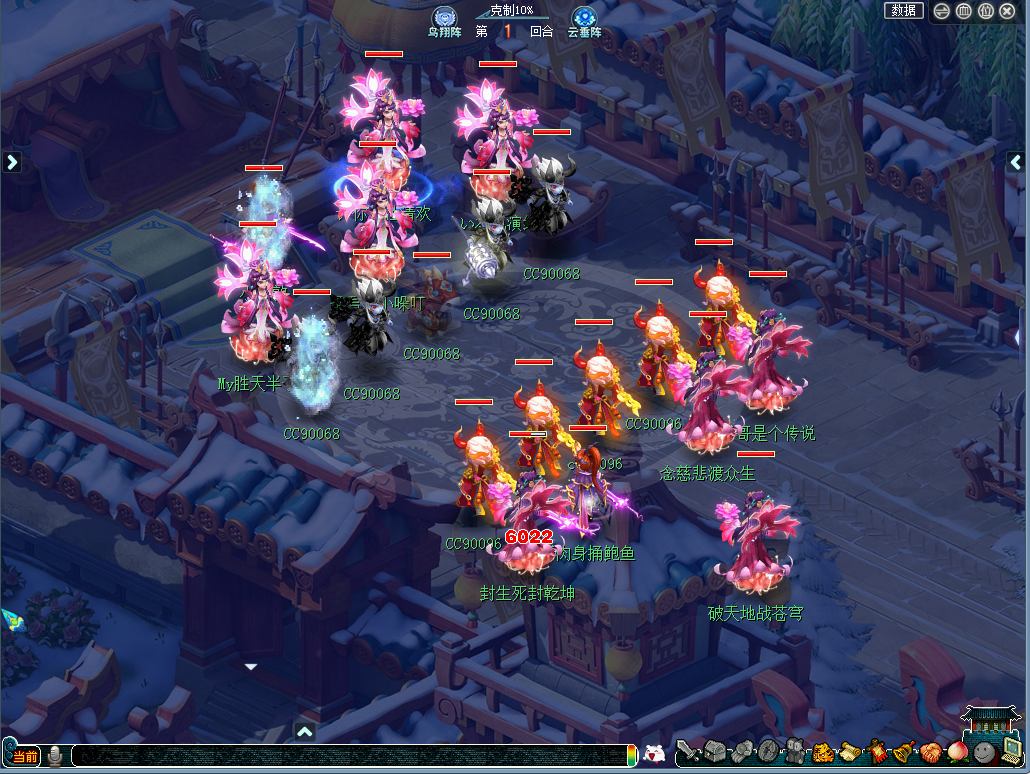Image resolution: width=1030 pixels, height=774 pixels.
Task: Click the greyed-out sword icon in toolbar
Action: [688, 752]
